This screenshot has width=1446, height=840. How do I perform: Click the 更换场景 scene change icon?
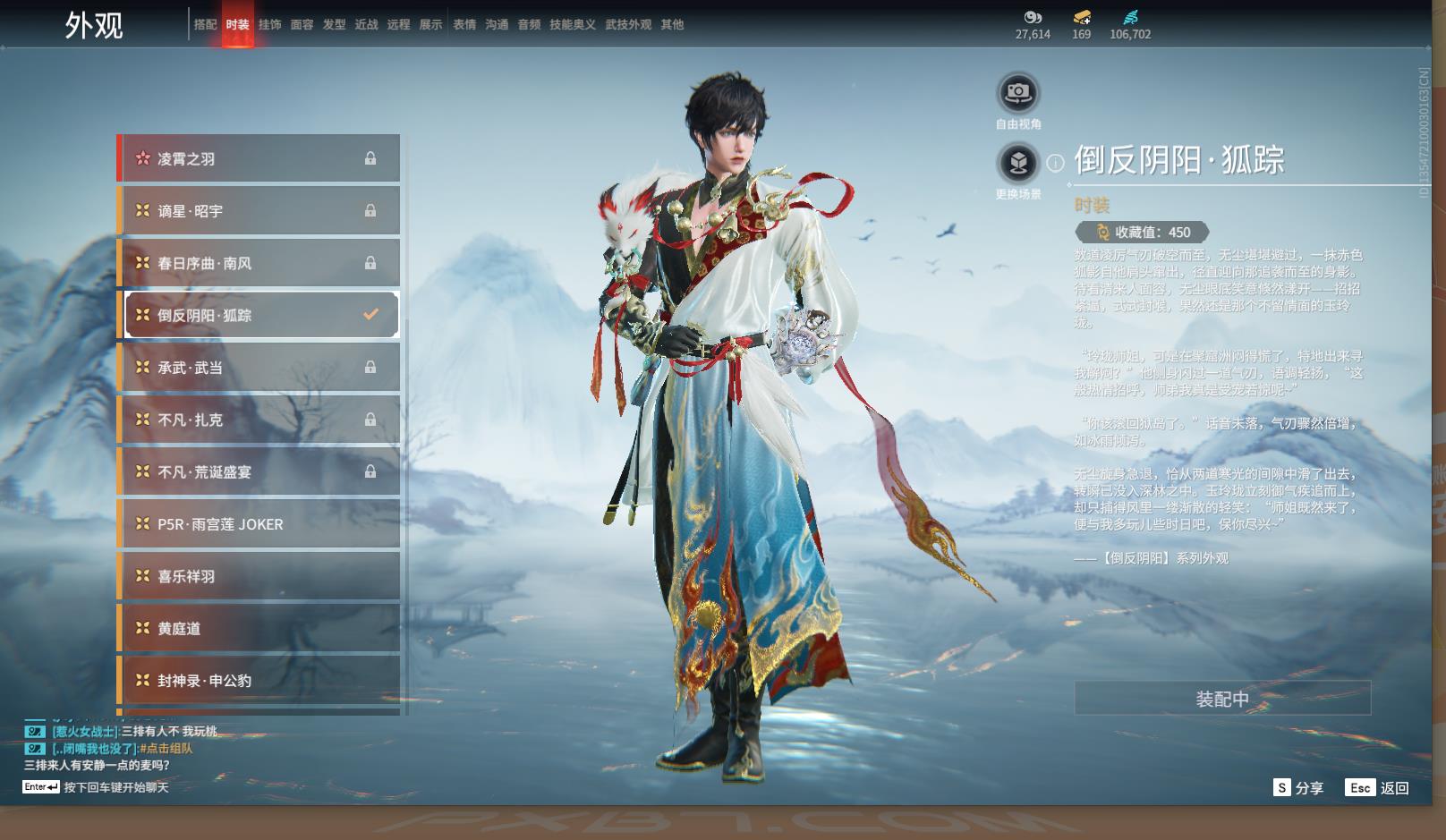[1017, 163]
